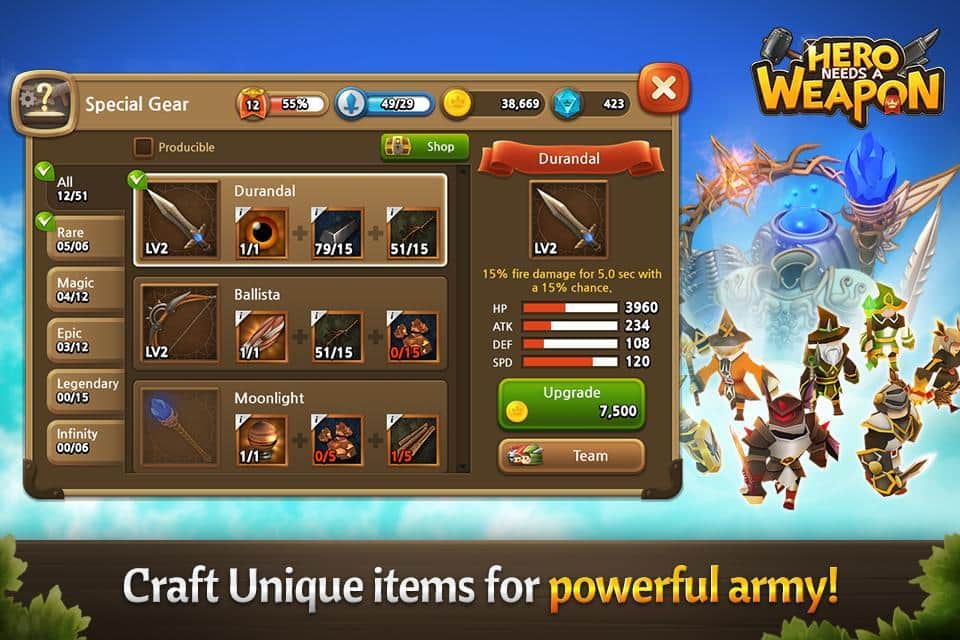Toggle the Producible checkbox

(144, 147)
